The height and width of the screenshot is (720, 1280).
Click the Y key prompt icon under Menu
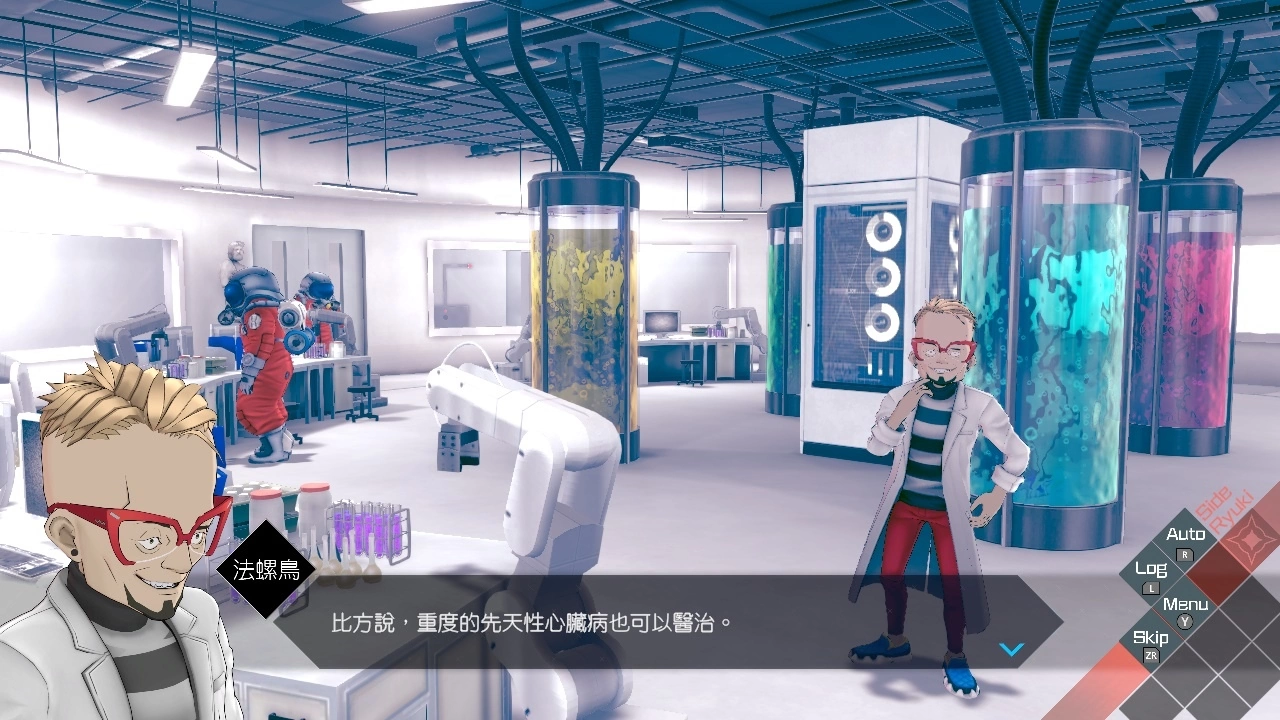(x=1184, y=621)
